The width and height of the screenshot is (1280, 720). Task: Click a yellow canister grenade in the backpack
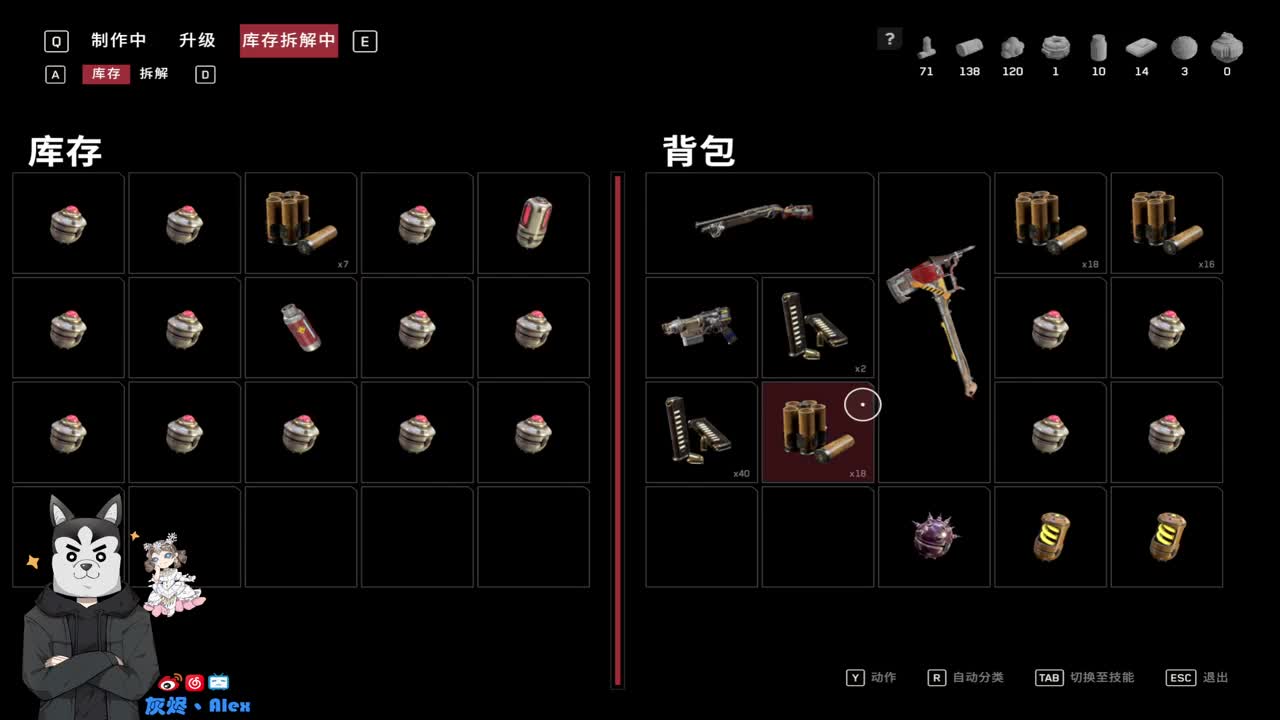(1050, 537)
